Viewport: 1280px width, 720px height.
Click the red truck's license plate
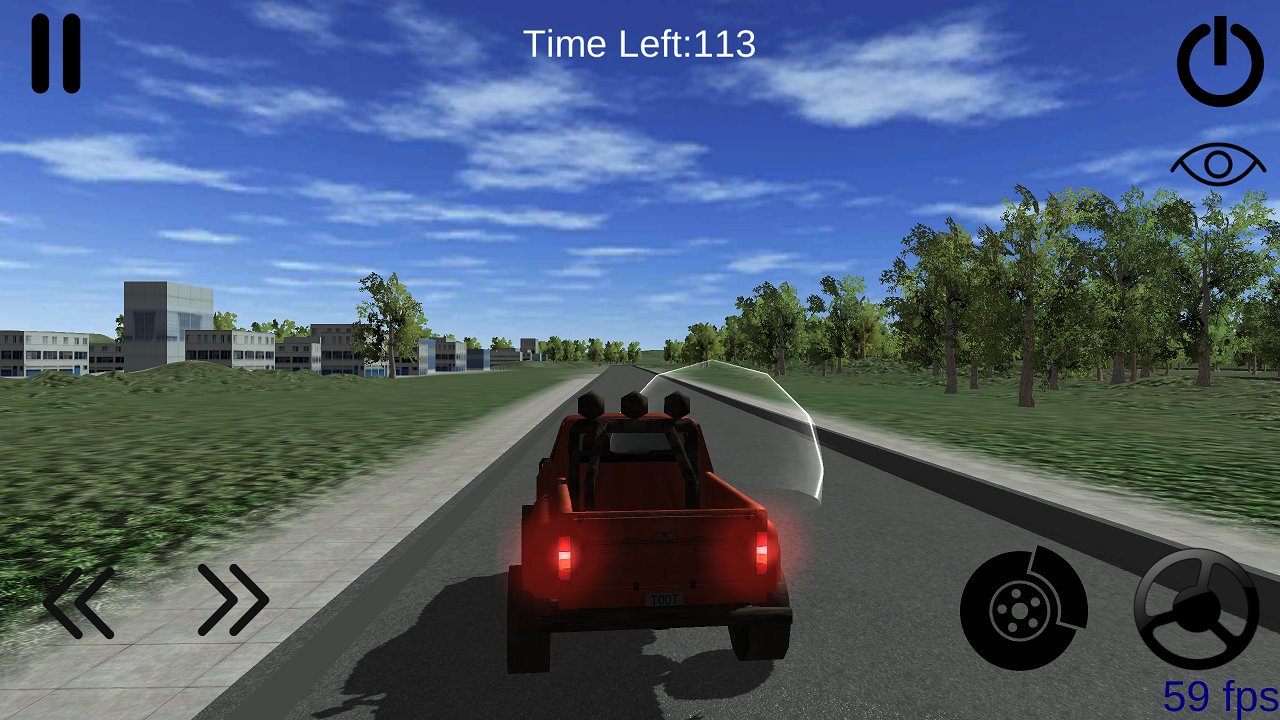[664, 600]
